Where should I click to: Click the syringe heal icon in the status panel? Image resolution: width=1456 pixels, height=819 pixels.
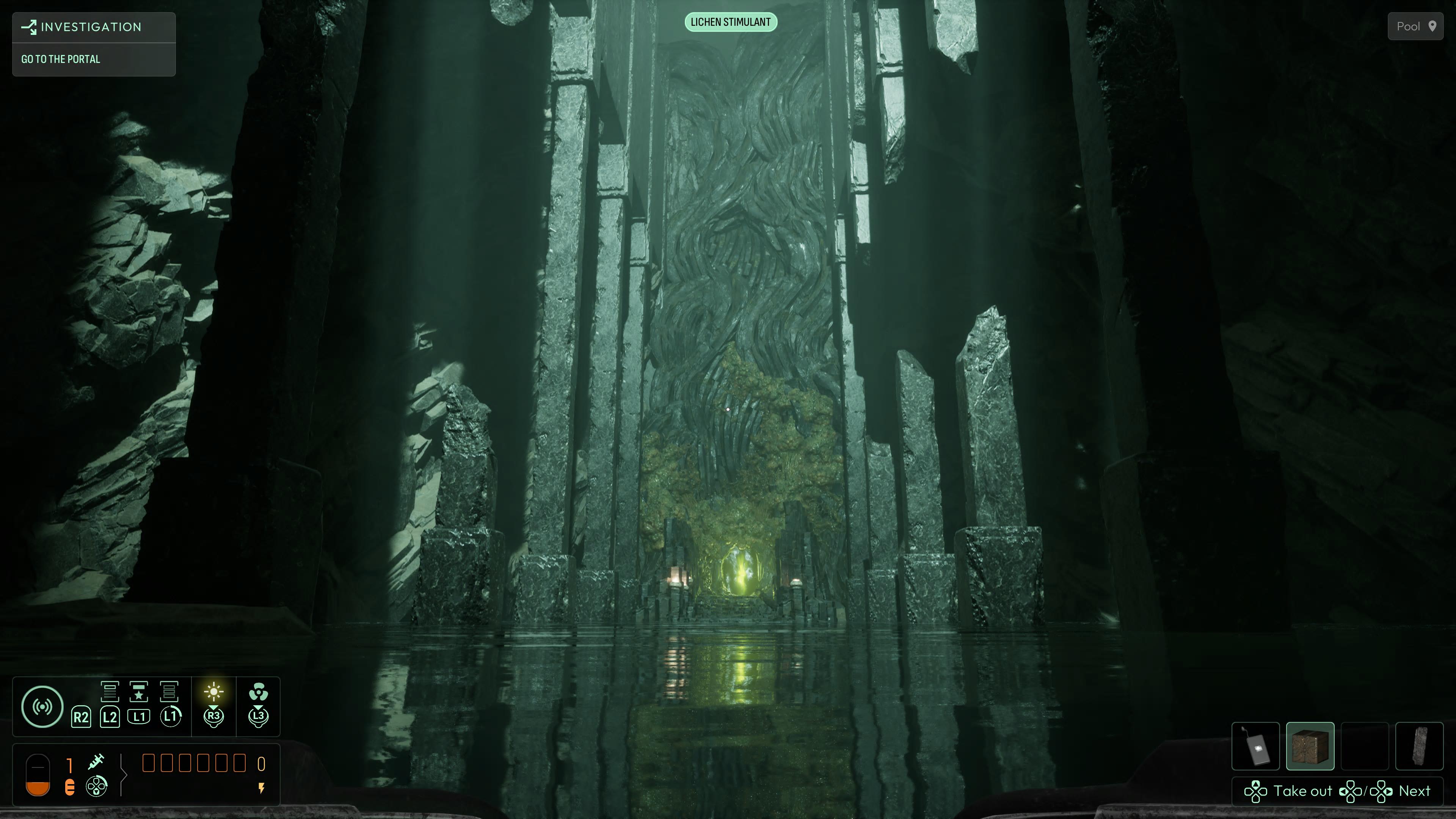(x=97, y=763)
